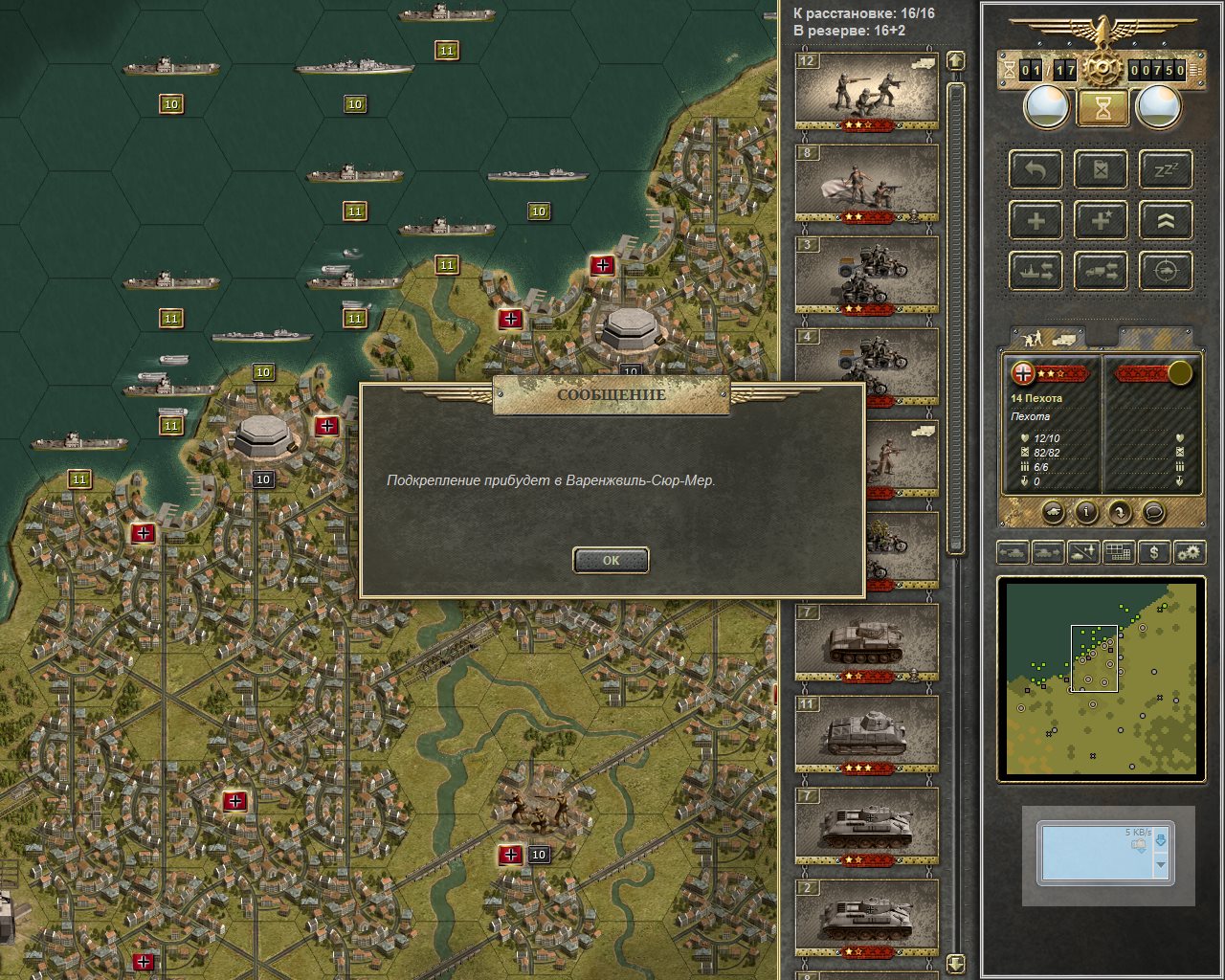Open the speech bubble message log
1225x980 pixels.
[1153, 512]
